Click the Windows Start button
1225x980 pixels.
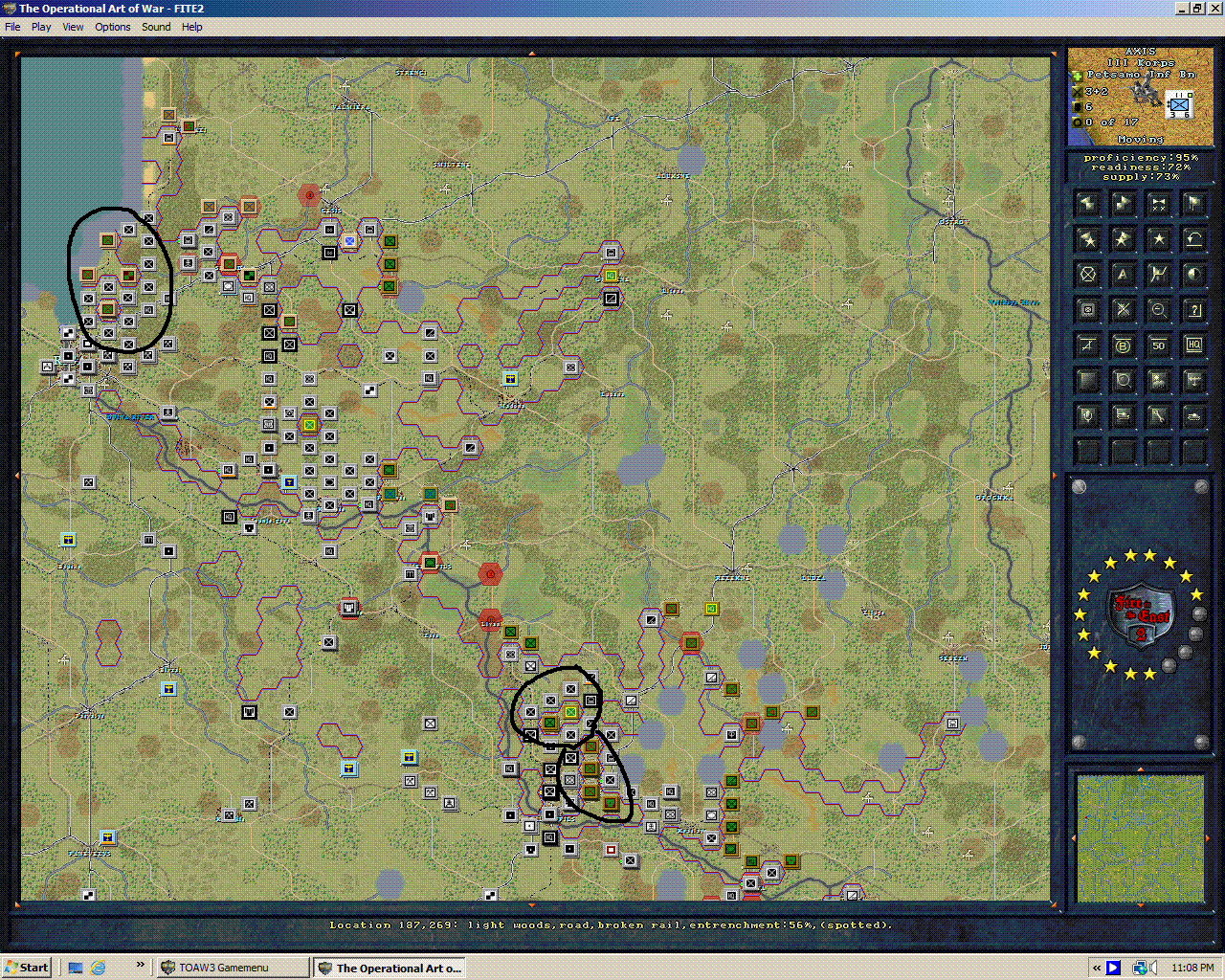[26, 967]
